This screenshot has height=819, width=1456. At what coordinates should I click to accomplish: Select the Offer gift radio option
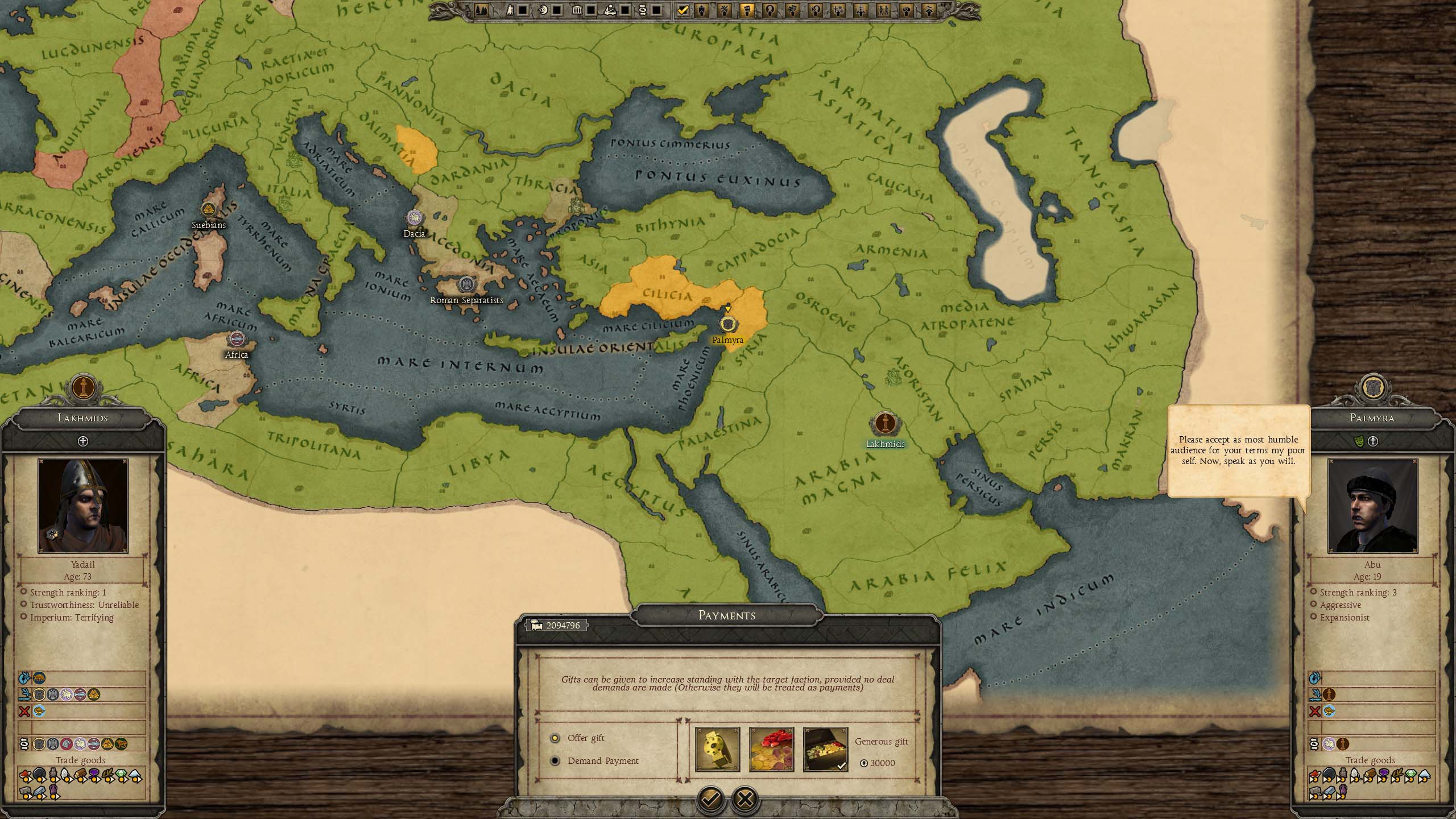[555, 738]
